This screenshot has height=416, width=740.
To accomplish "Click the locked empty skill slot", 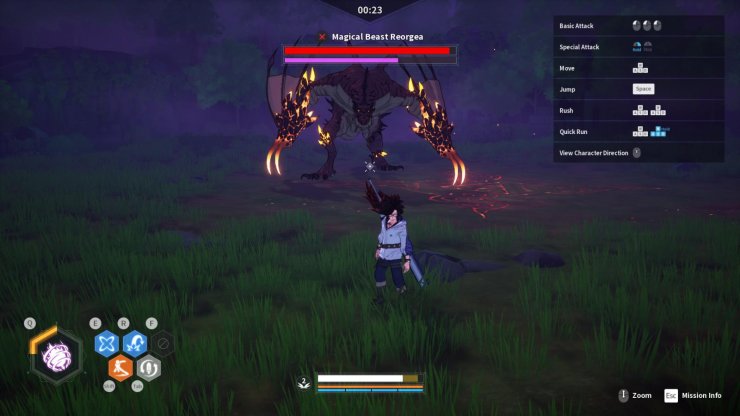I will pyautogui.click(x=163, y=343).
